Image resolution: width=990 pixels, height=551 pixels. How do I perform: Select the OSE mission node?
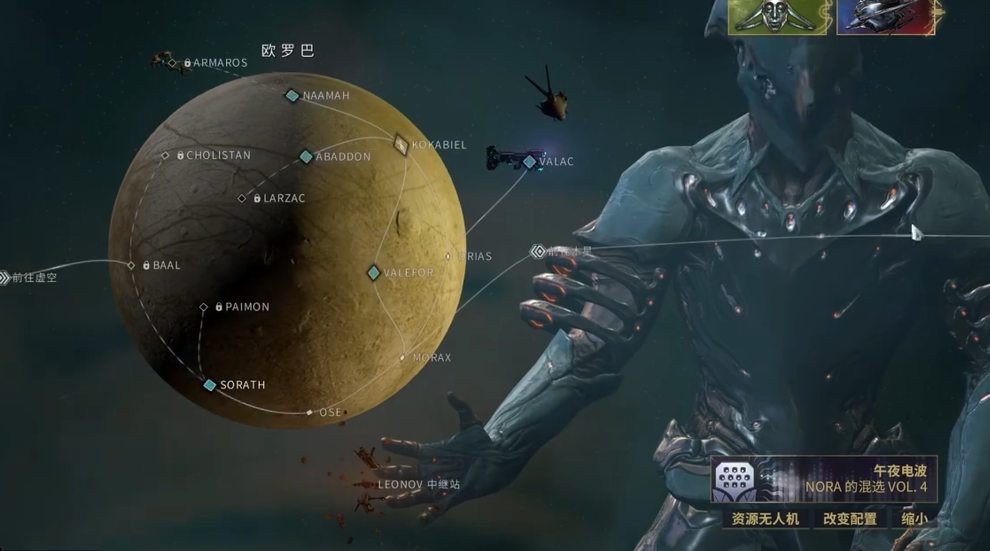point(310,412)
